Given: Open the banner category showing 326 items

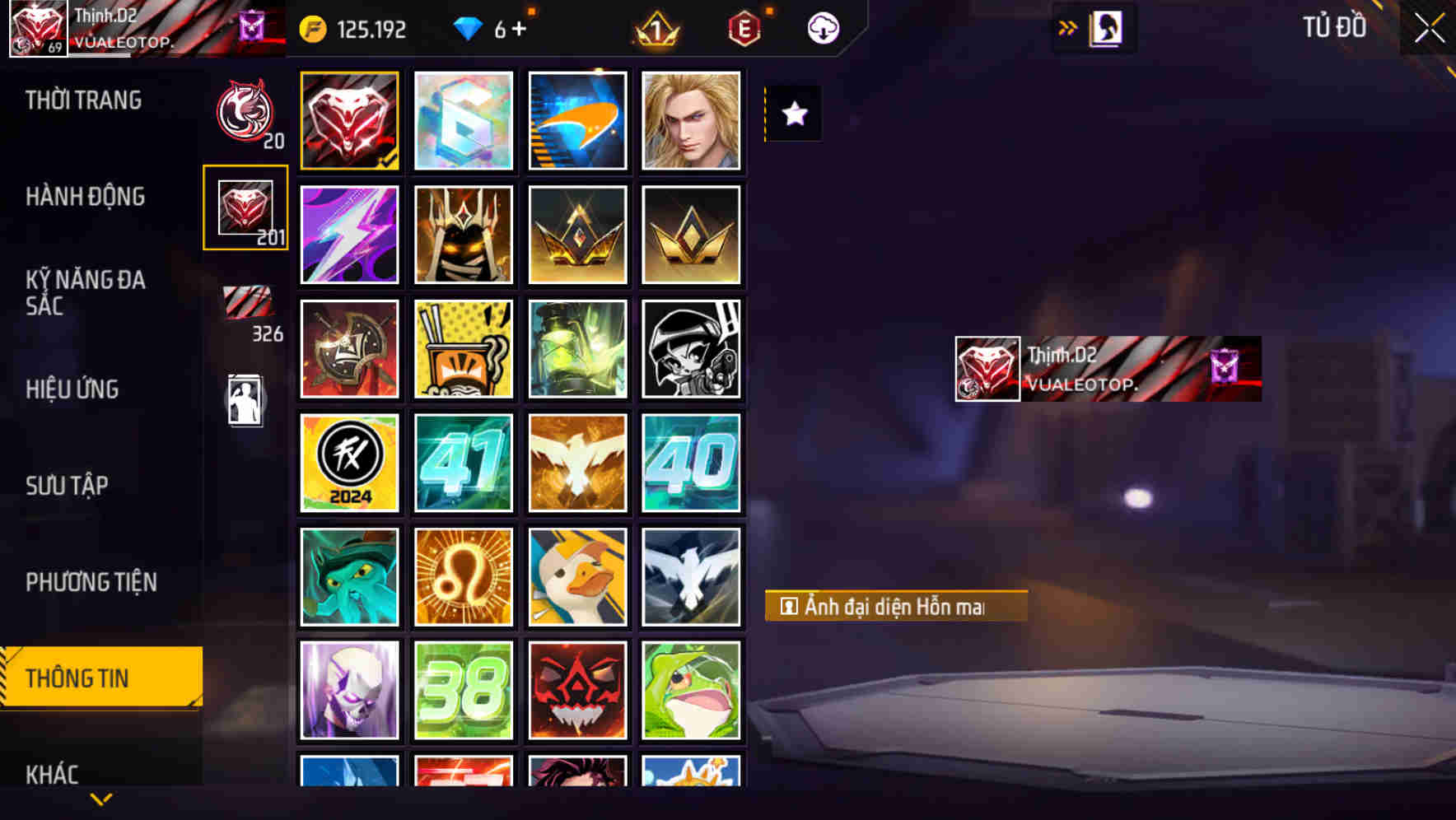Looking at the screenshot, I should 247,305.
